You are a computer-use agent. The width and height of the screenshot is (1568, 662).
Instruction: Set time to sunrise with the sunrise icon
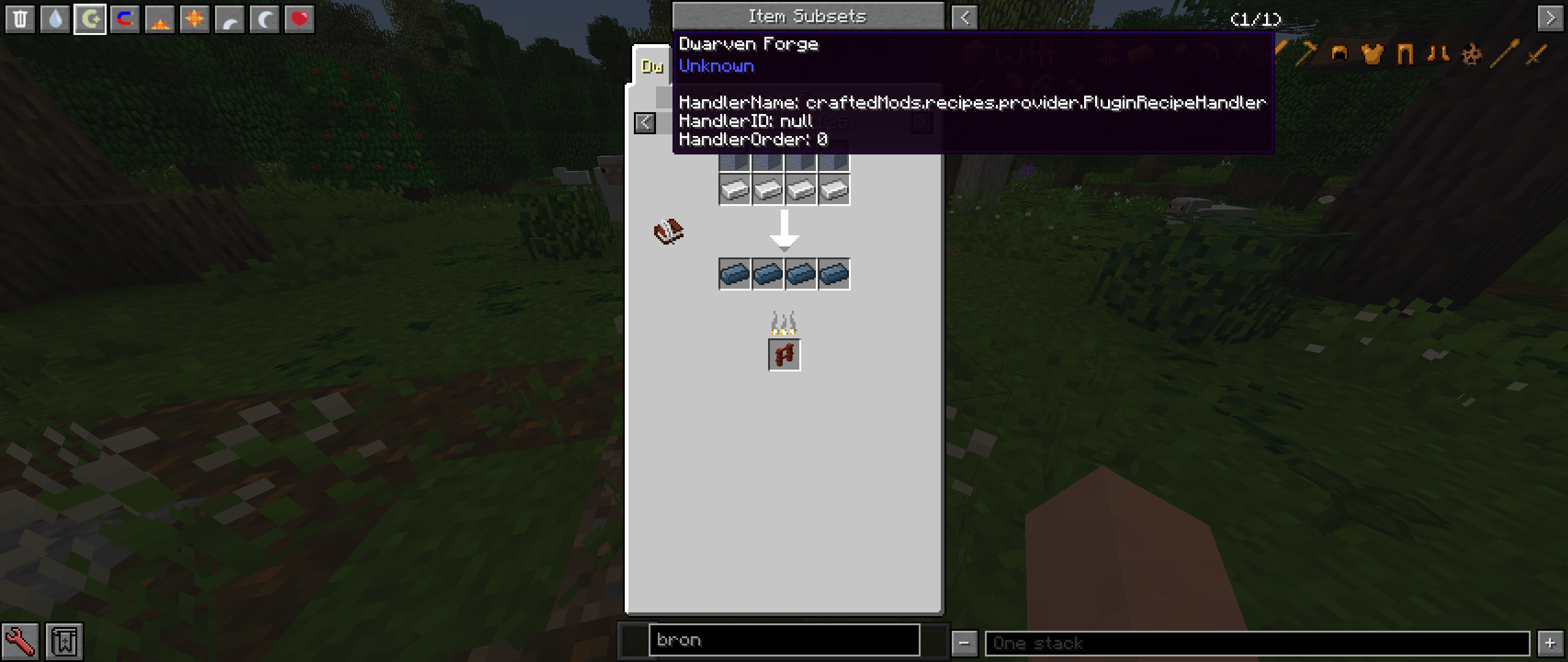coord(159,18)
